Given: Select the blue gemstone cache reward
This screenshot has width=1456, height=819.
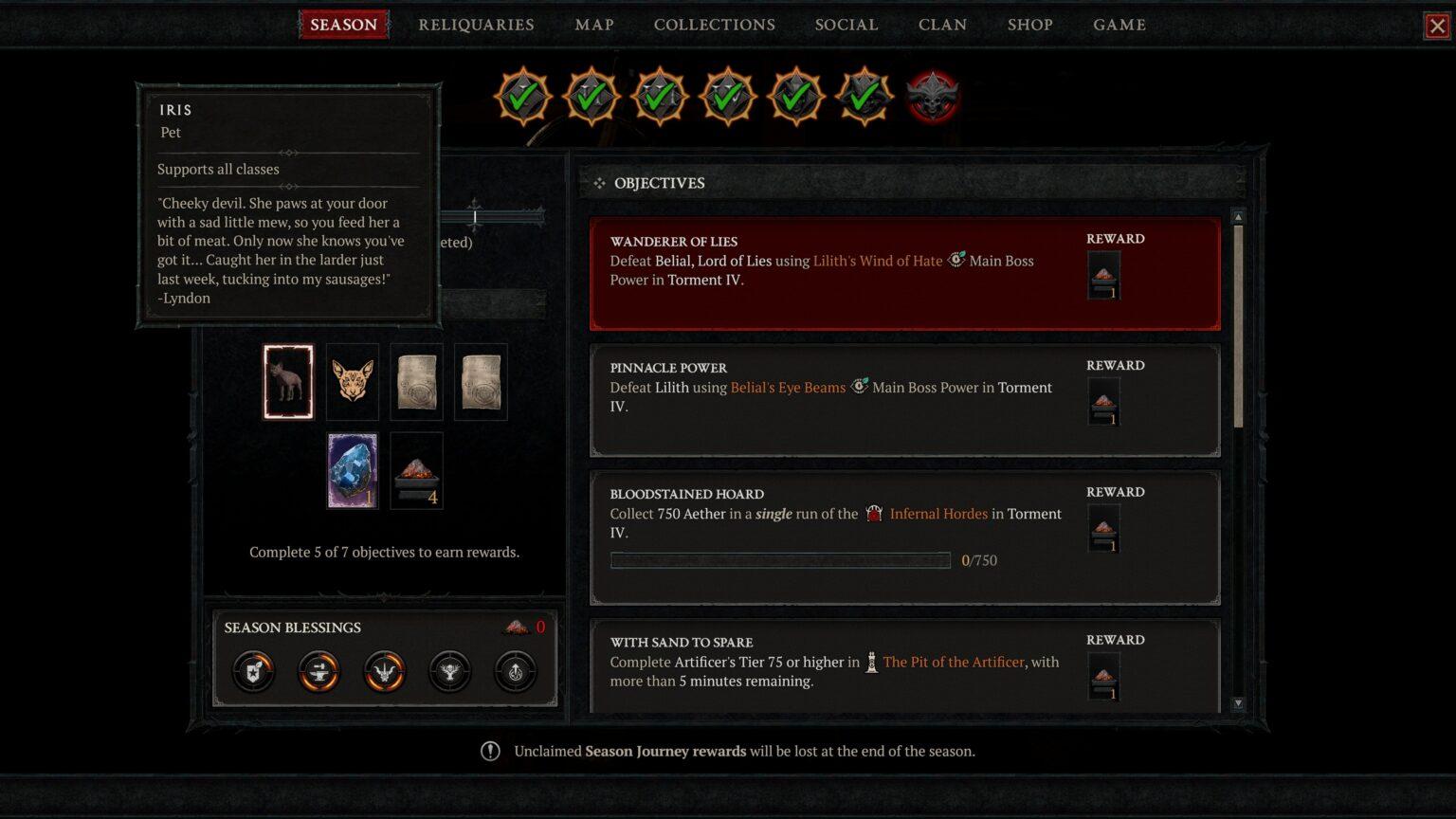Looking at the screenshot, I should 352,469.
